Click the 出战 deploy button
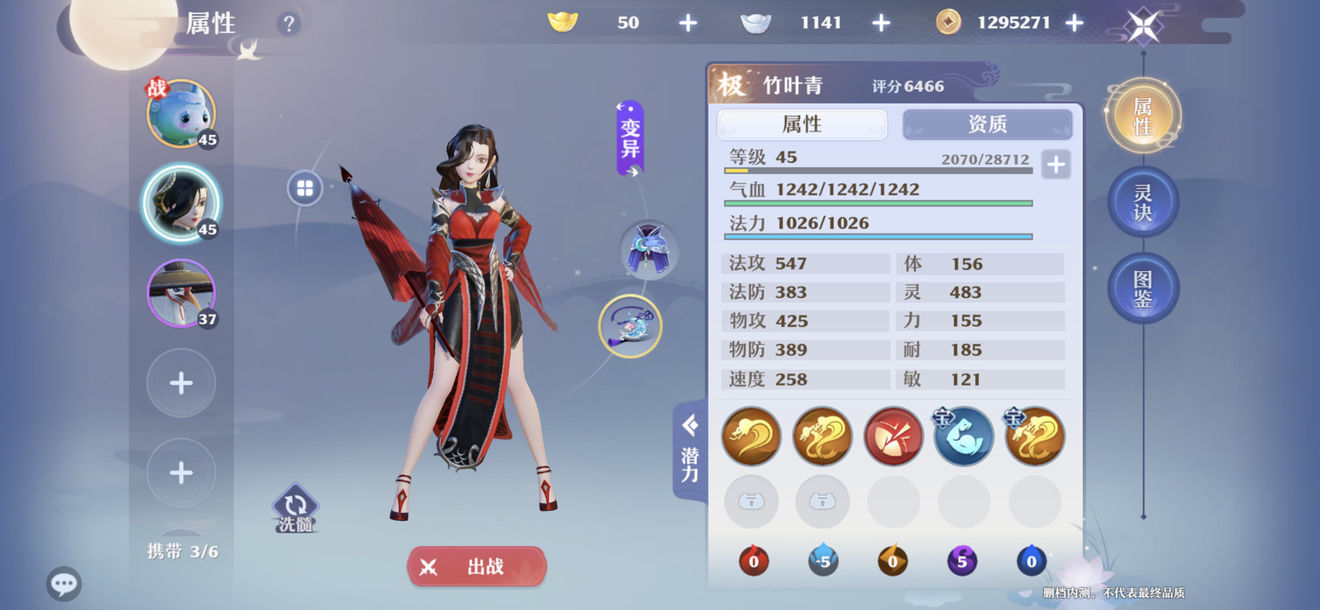 477,567
